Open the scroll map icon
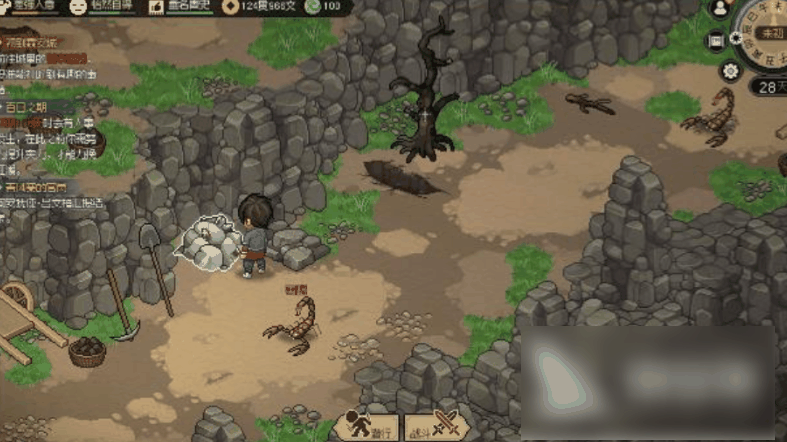787x442 pixels. 716,41
